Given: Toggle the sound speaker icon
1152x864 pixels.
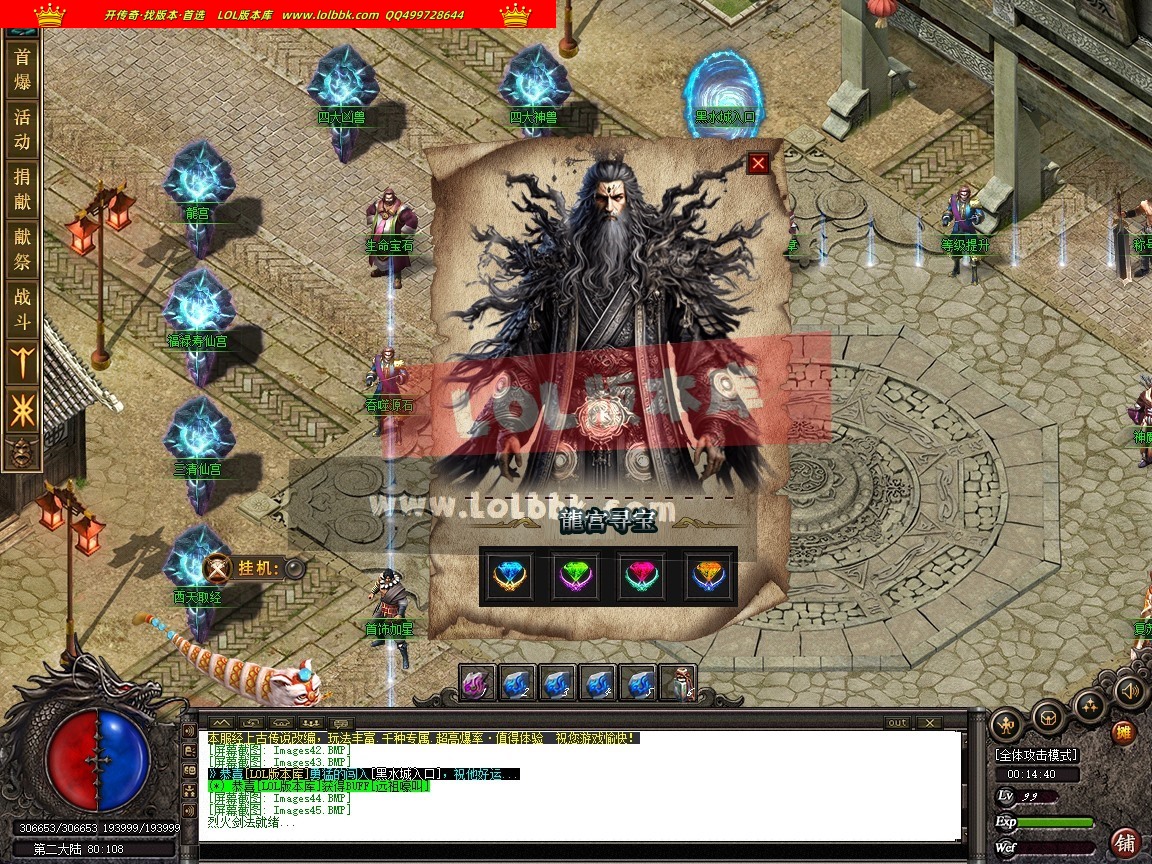Looking at the screenshot, I should (1130, 690).
